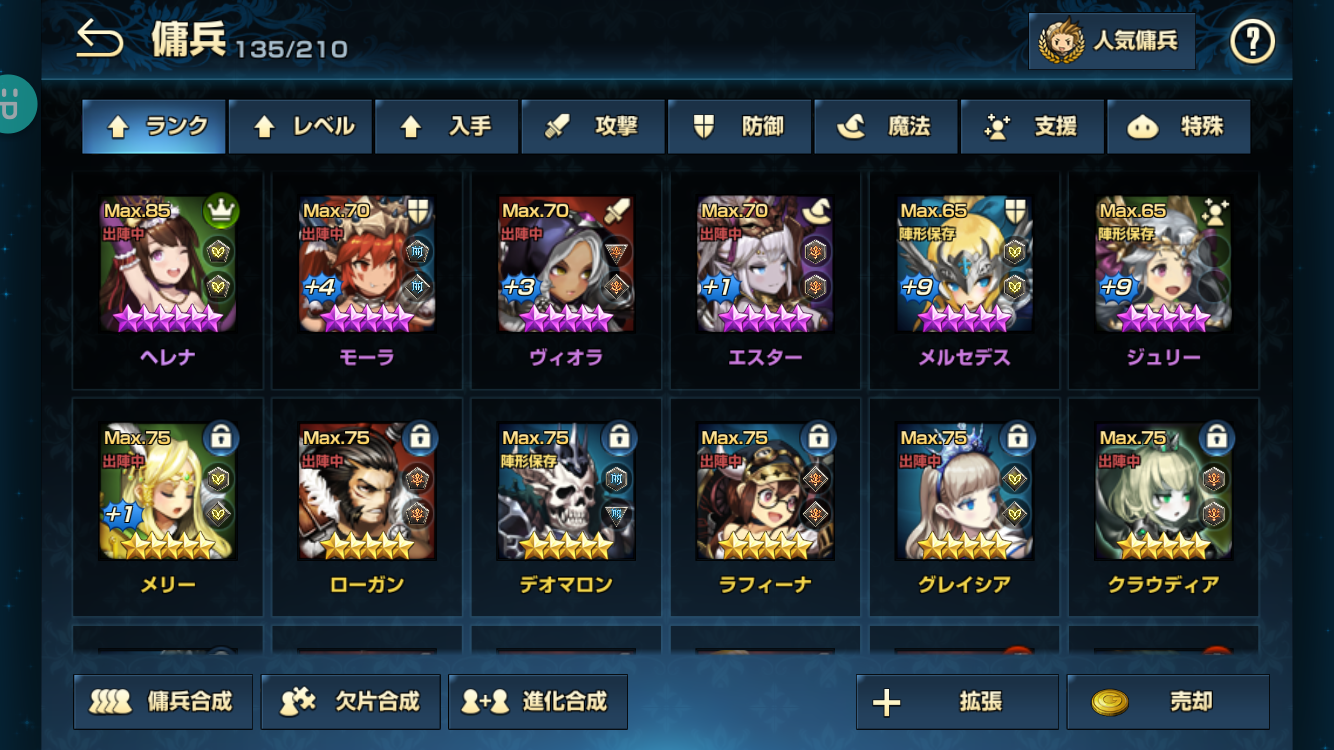Open 進化合成 evolution fusion

[x=538, y=702]
